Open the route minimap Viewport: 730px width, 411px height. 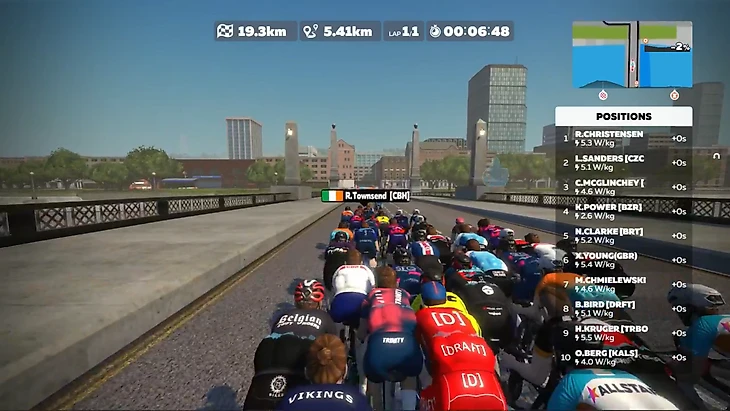[x=631, y=54]
